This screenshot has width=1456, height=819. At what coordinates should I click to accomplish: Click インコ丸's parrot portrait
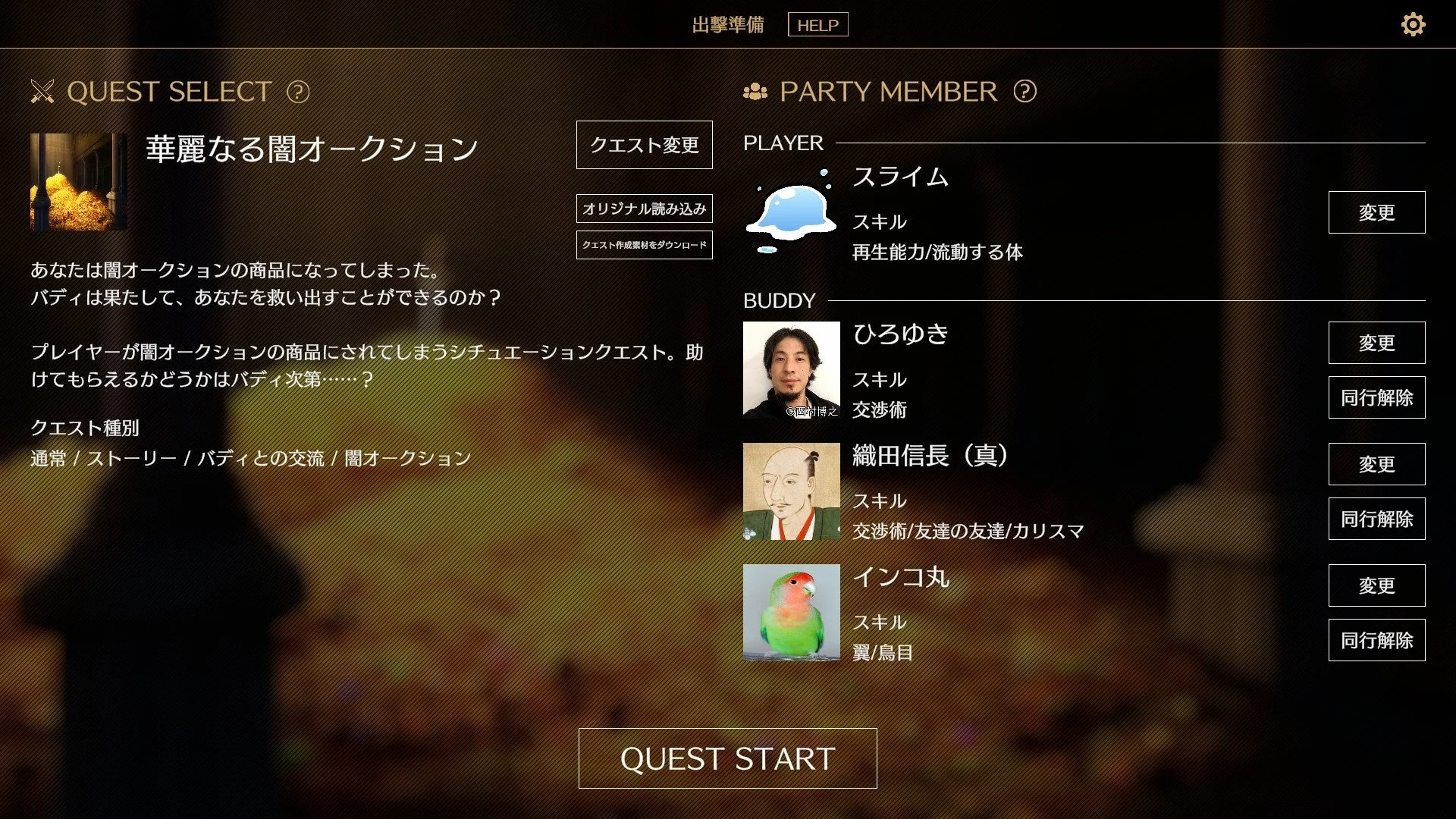point(790,612)
